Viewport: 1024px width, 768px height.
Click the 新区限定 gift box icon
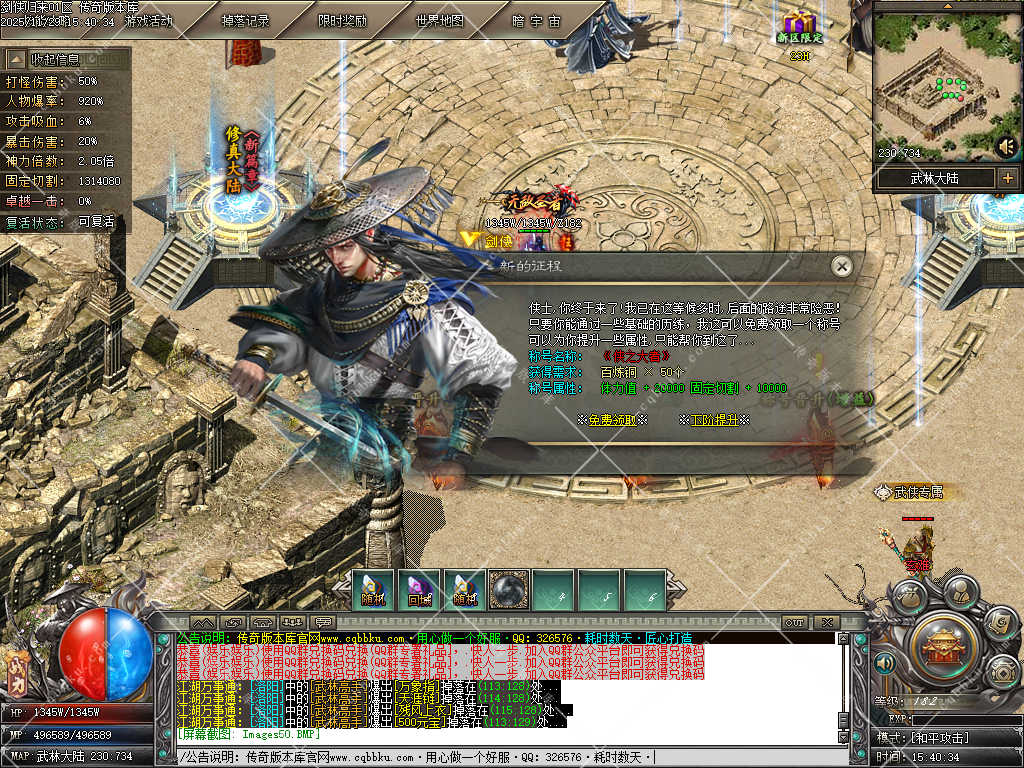click(800, 26)
